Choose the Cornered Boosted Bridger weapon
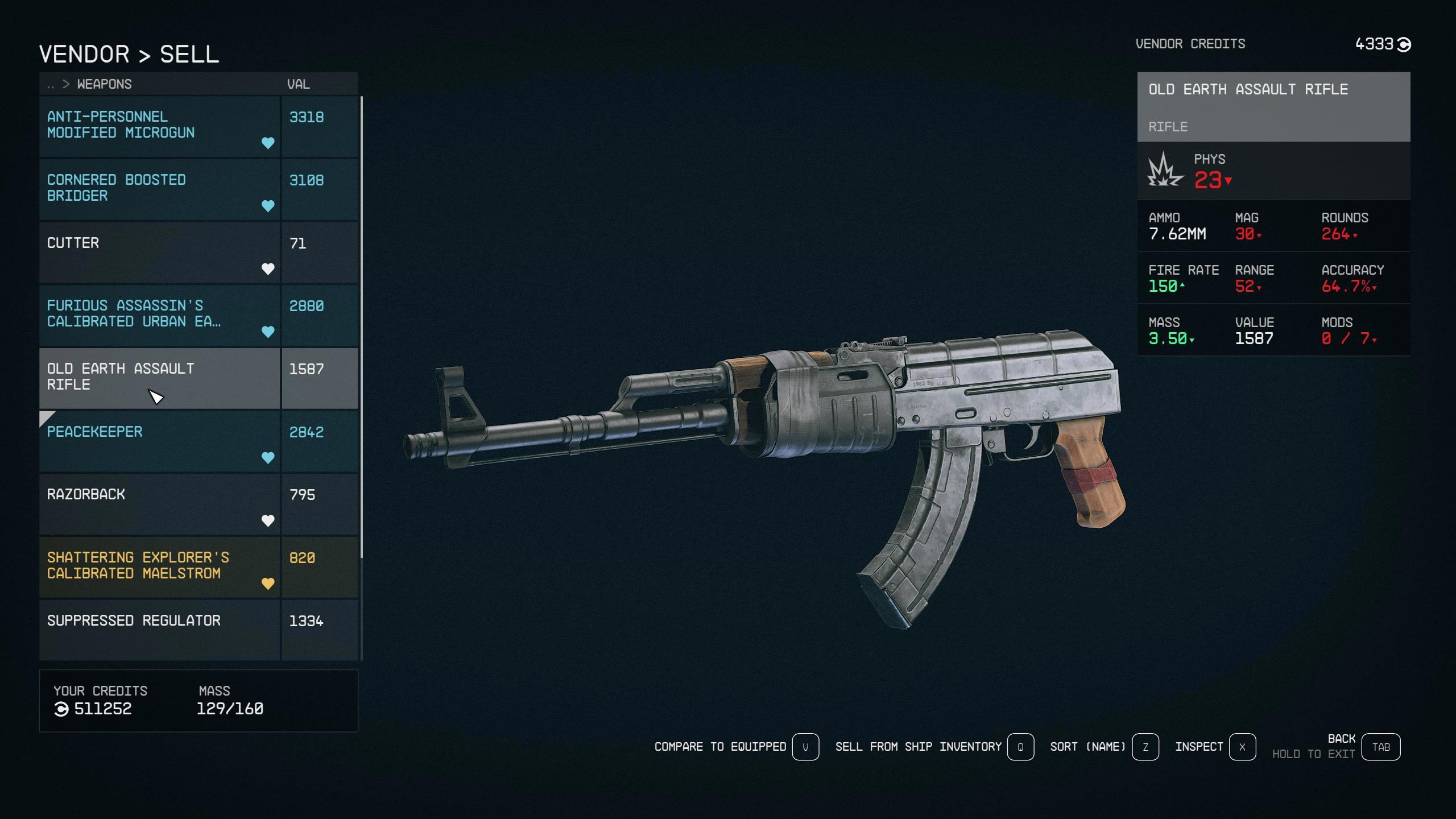This screenshot has width=1456, height=819. [159, 189]
